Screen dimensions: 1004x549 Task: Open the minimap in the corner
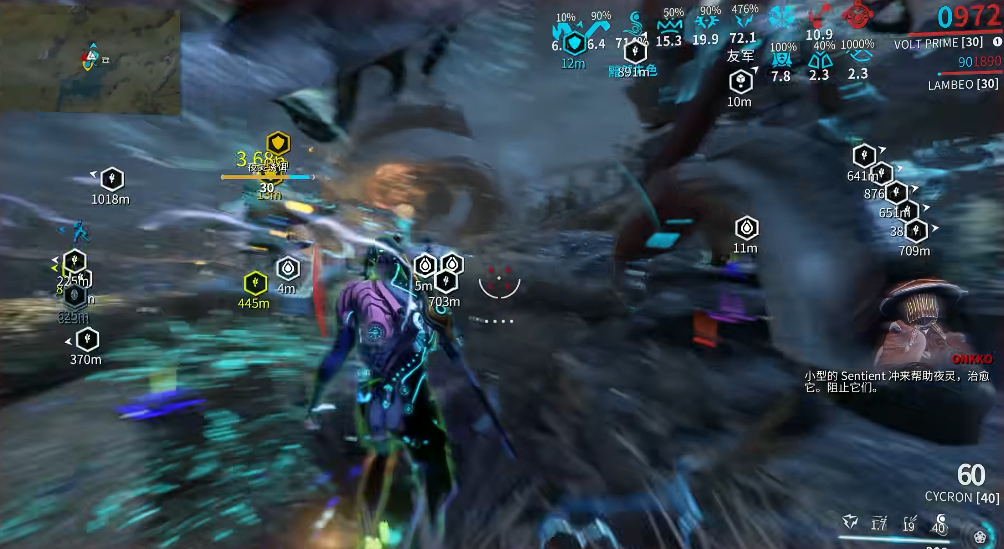tap(90, 61)
